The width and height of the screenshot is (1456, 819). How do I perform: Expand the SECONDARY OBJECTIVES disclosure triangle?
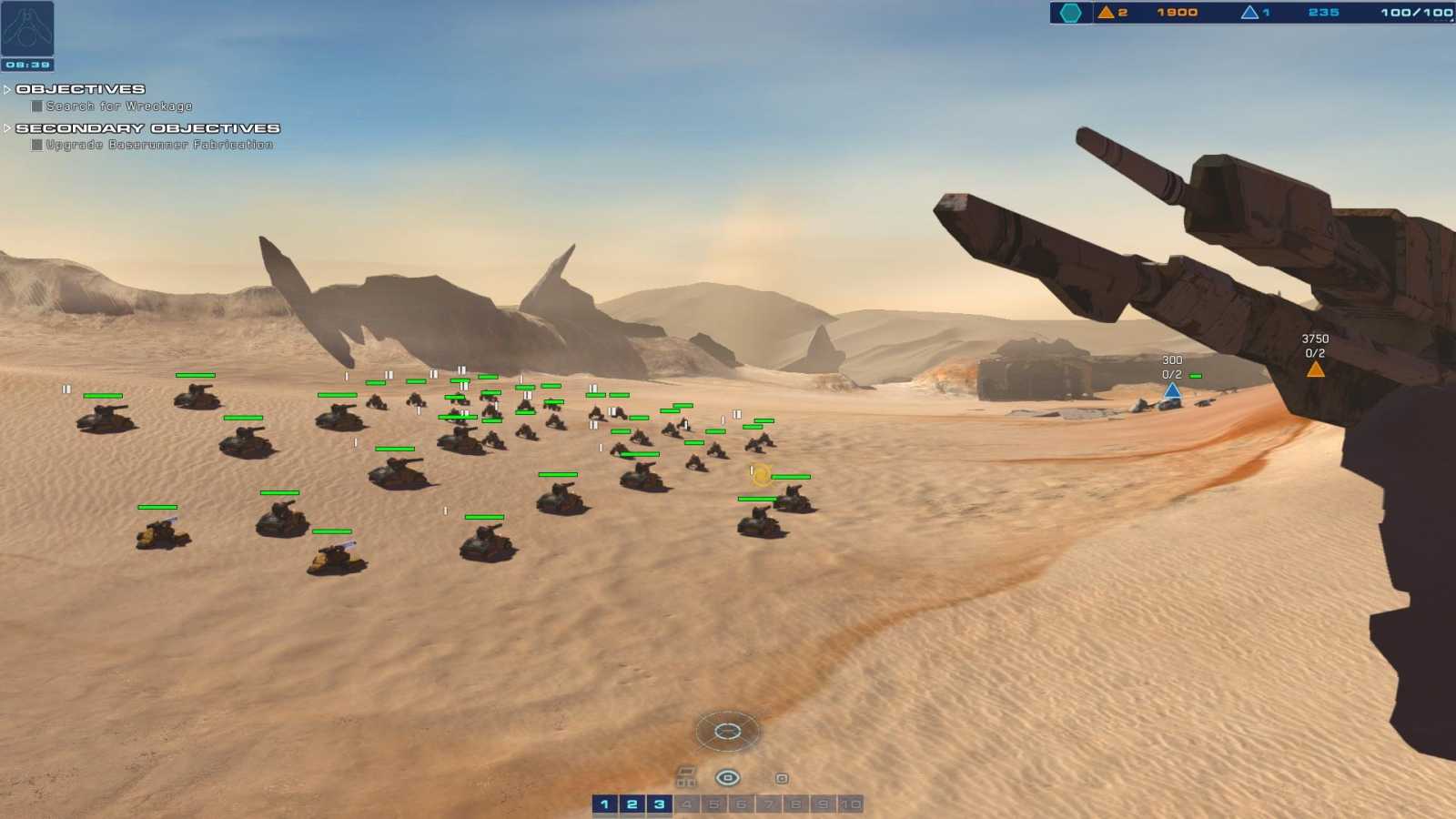pyautogui.click(x=7, y=128)
